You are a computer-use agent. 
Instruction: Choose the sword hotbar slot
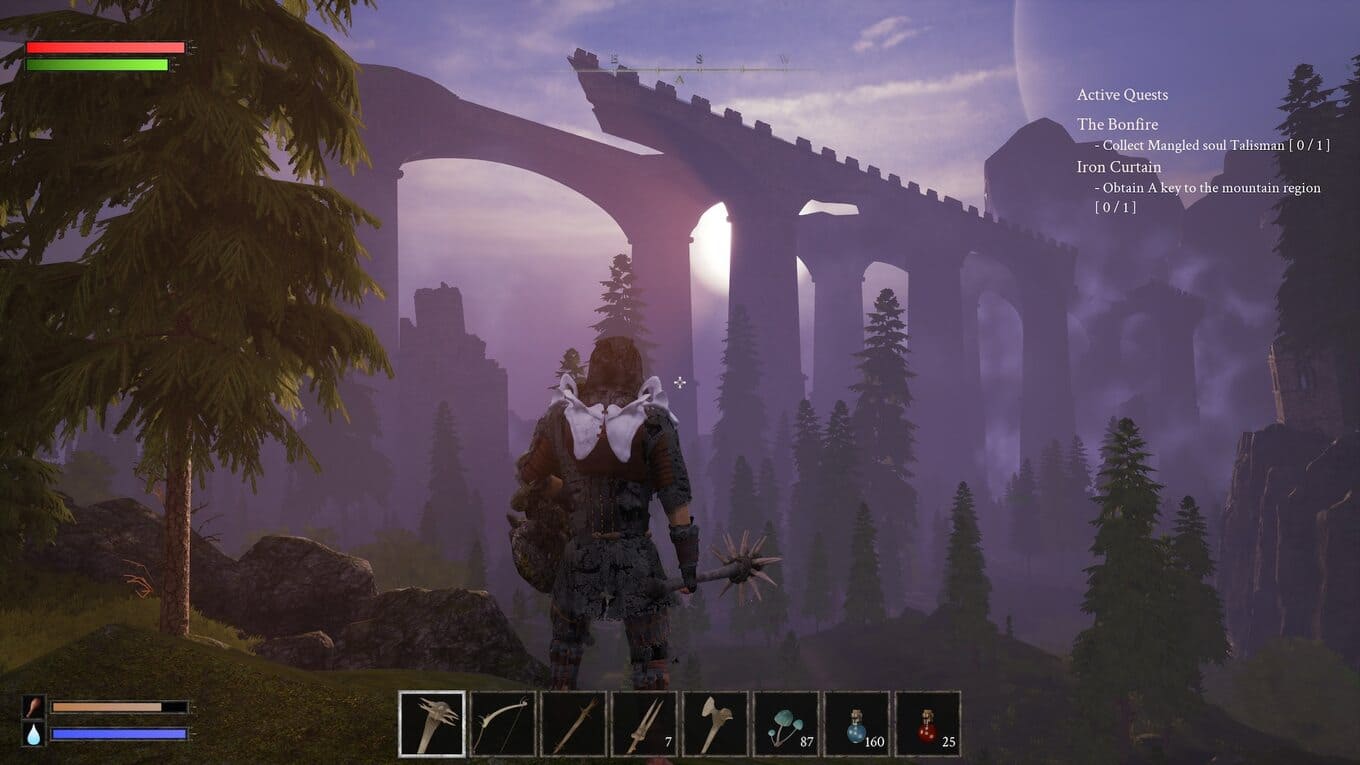574,724
